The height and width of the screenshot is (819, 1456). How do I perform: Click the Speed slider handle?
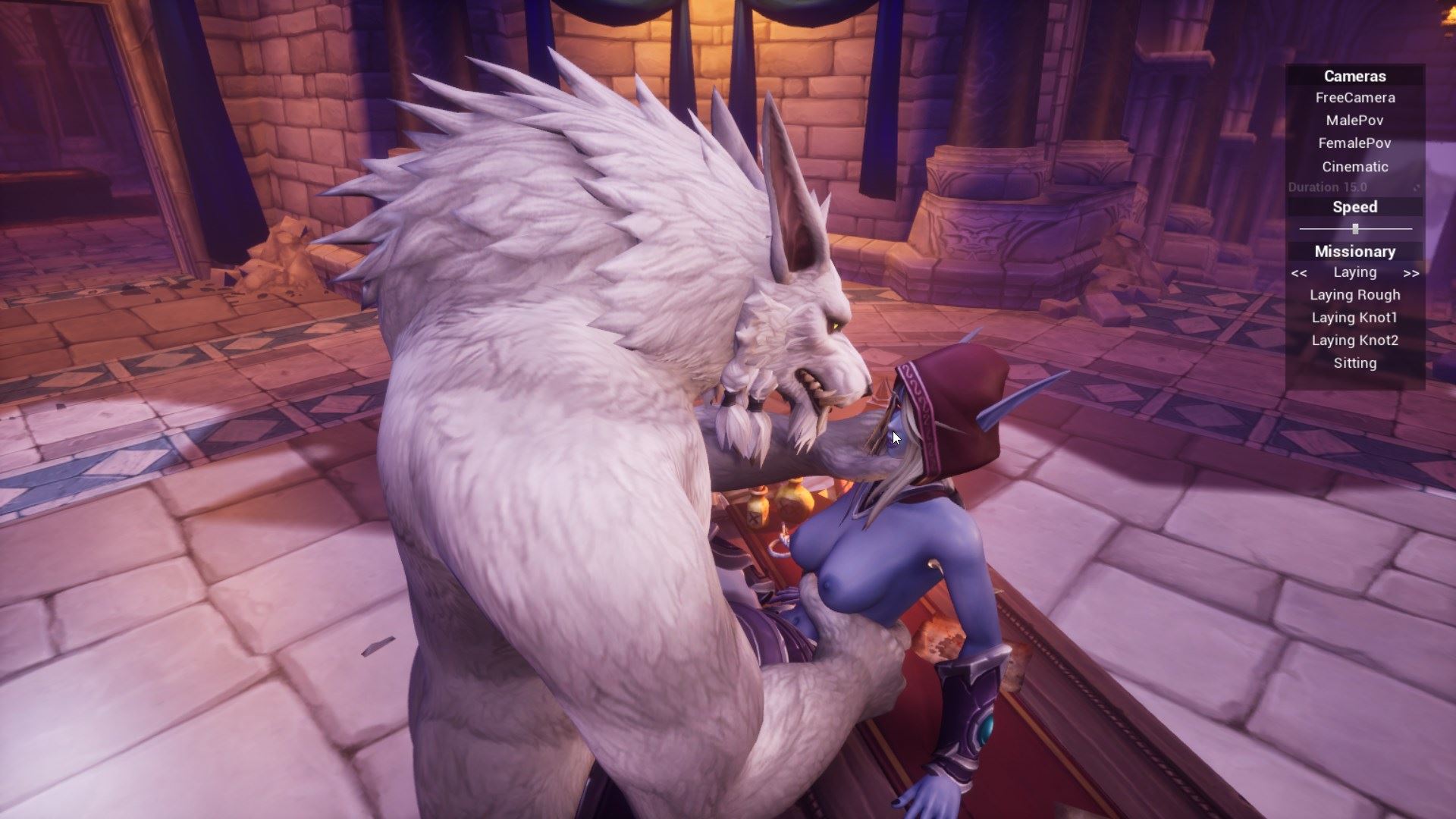click(1355, 228)
